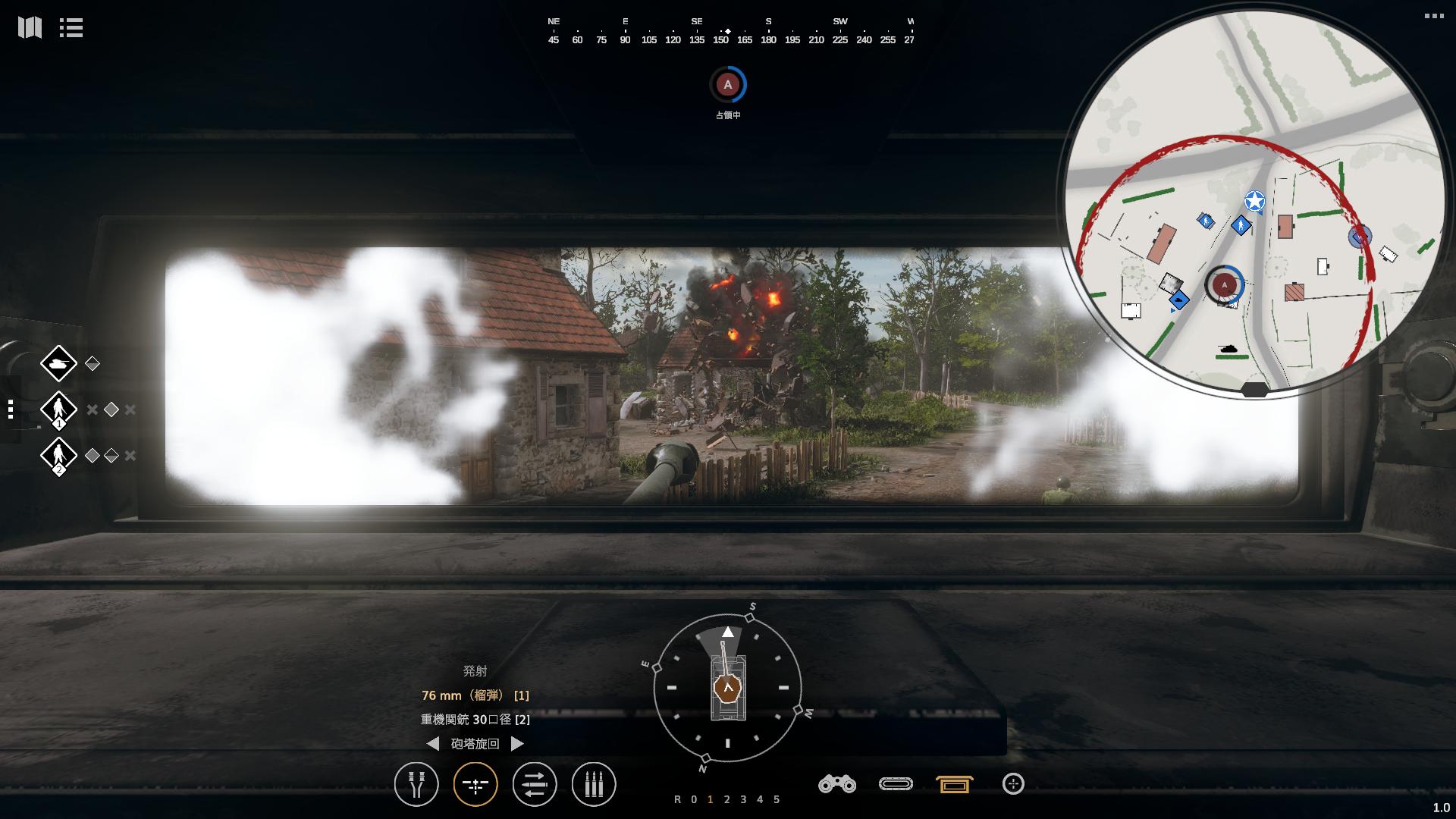This screenshot has height=819, width=1456.
Task: Click the ammo-switch arrows icon
Action: coord(535,785)
